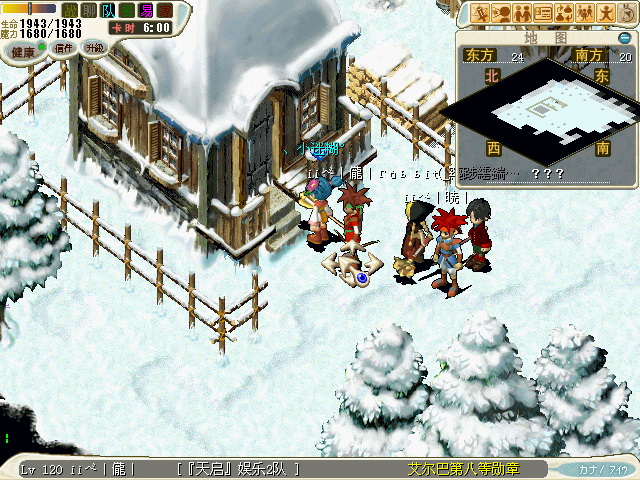This screenshot has width=640, height=480.
Task: Minimize the 地图 map panel
Action: (x=622, y=37)
